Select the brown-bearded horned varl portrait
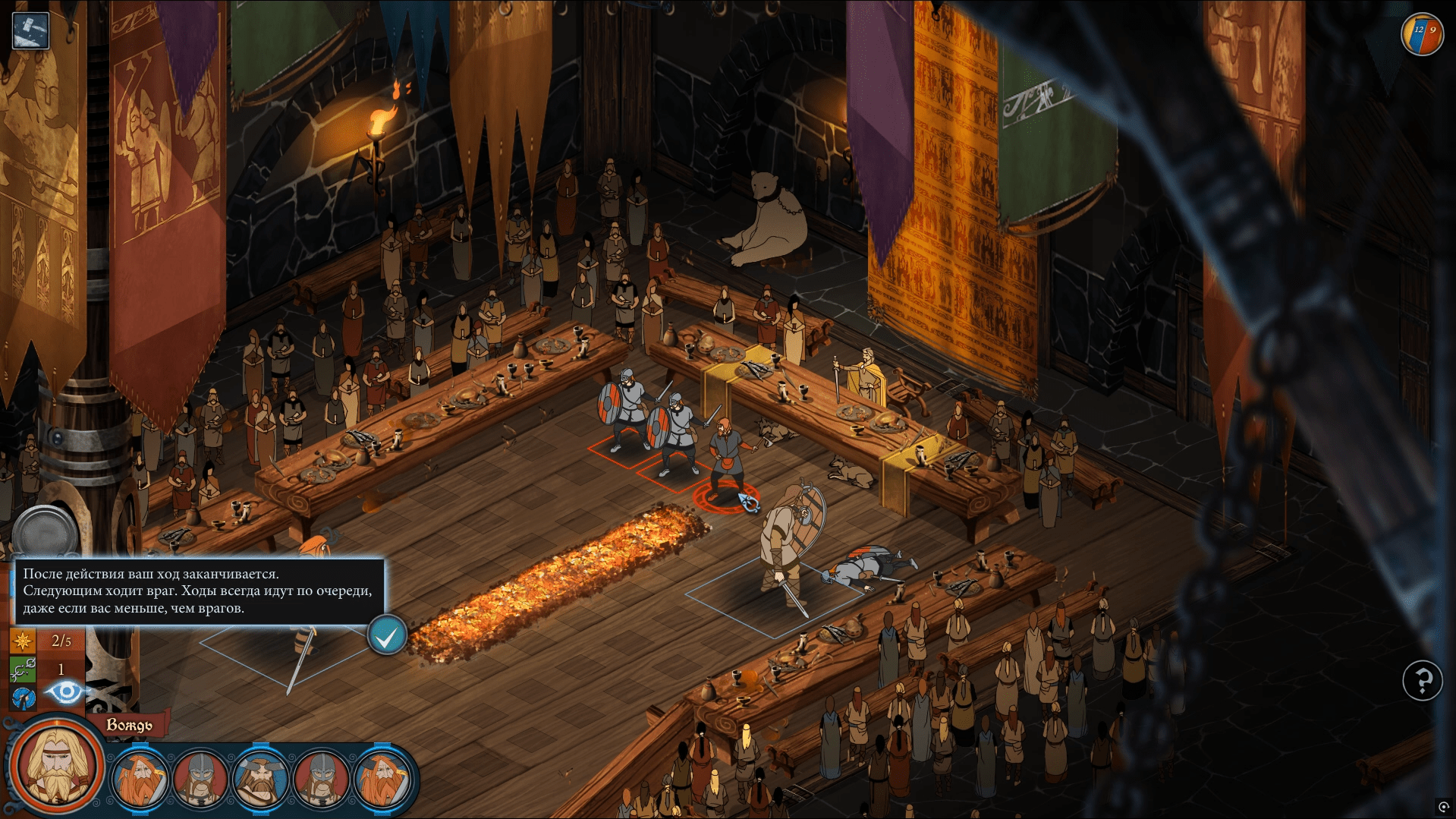Screen dimensions: 1456x819 (x=260, y=779)
